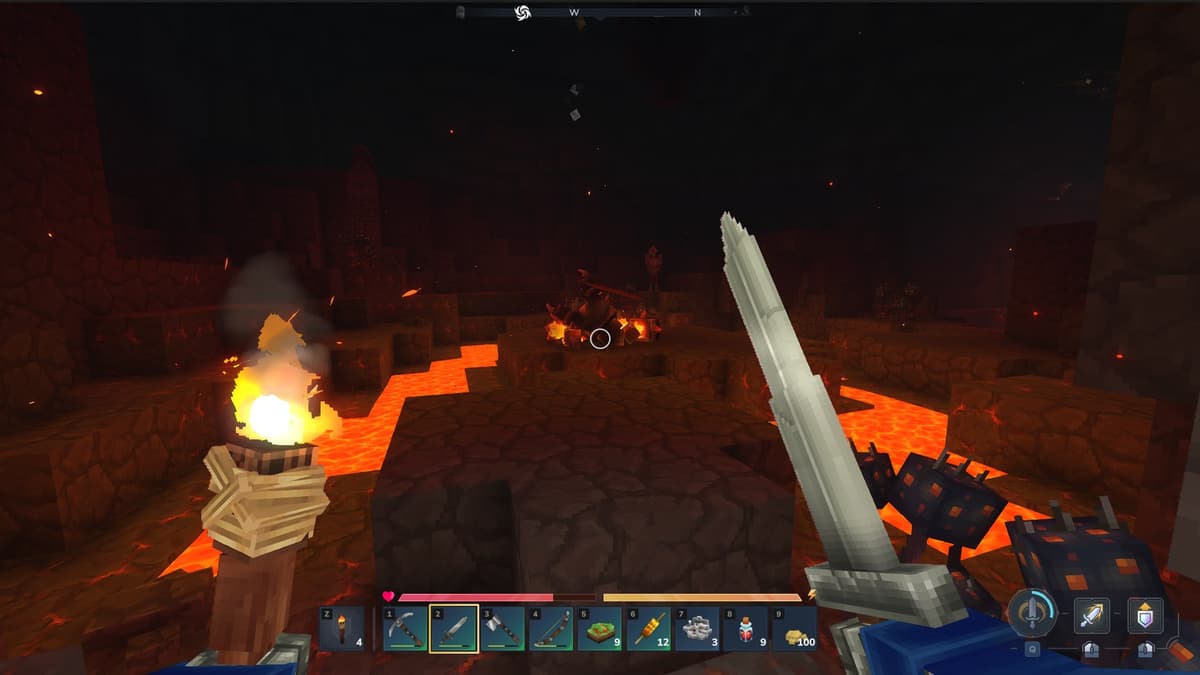Activate the charged sword signature ability

(1033, 614)
